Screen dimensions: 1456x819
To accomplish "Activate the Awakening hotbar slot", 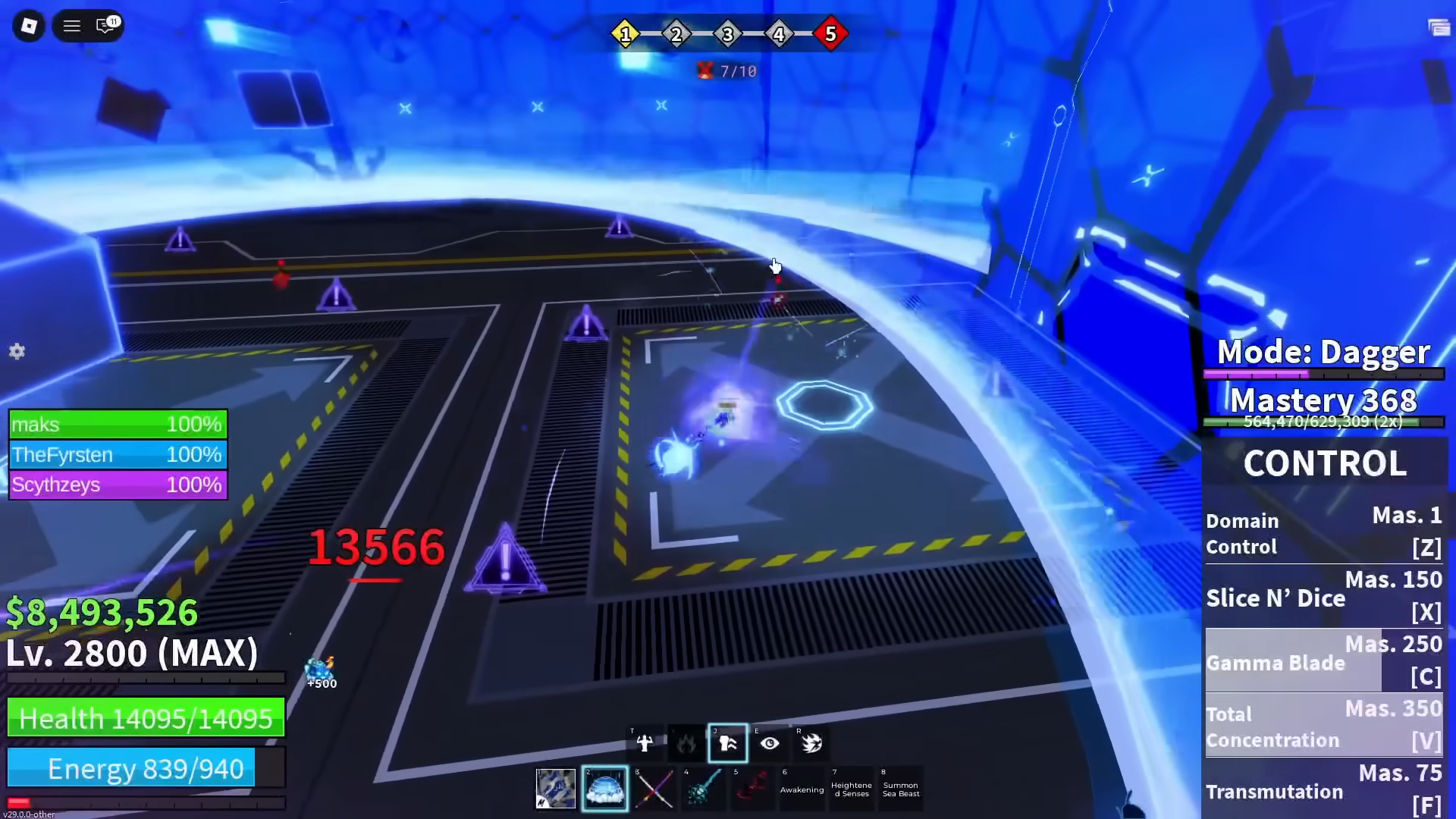I will coord(802,789).
